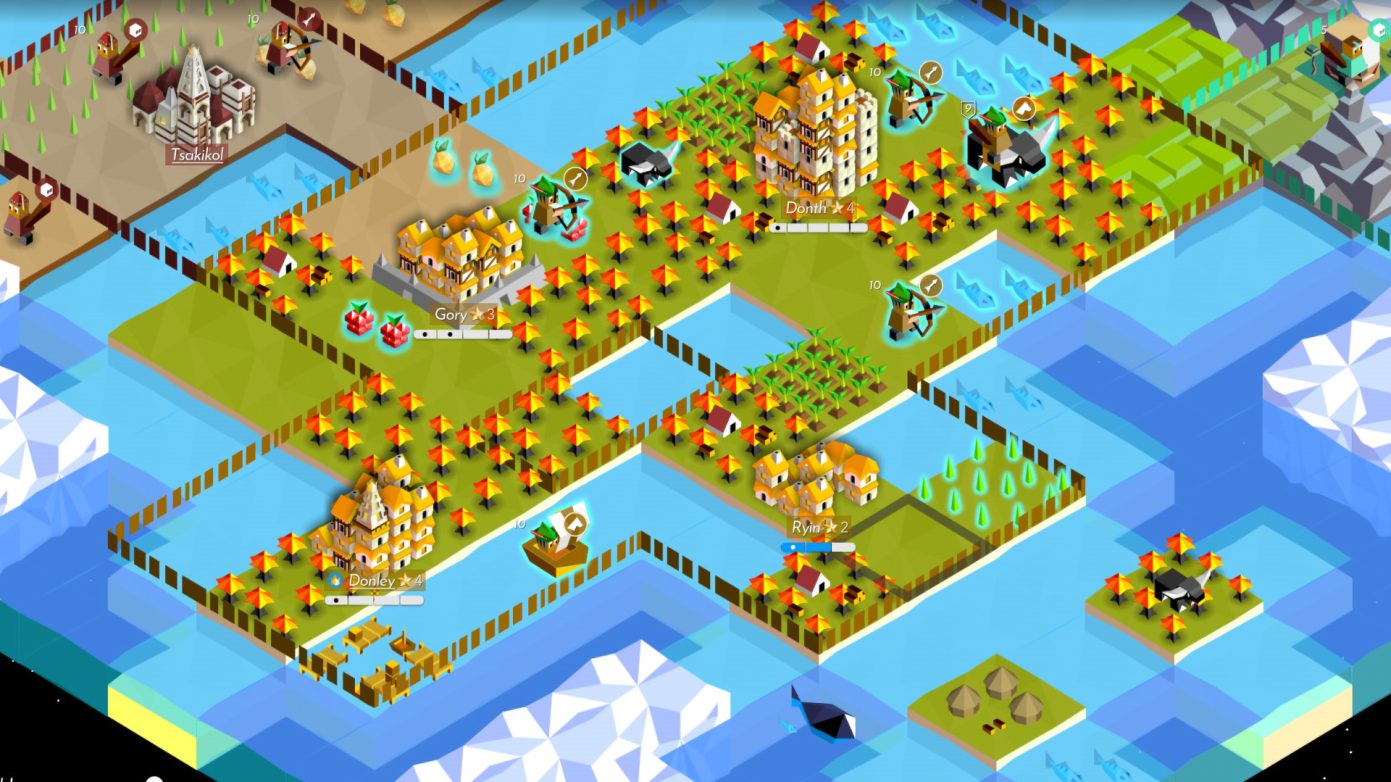Tap the bow icon above the archer on water
This screenshot has width=1391, height=782.
[932, 286]
